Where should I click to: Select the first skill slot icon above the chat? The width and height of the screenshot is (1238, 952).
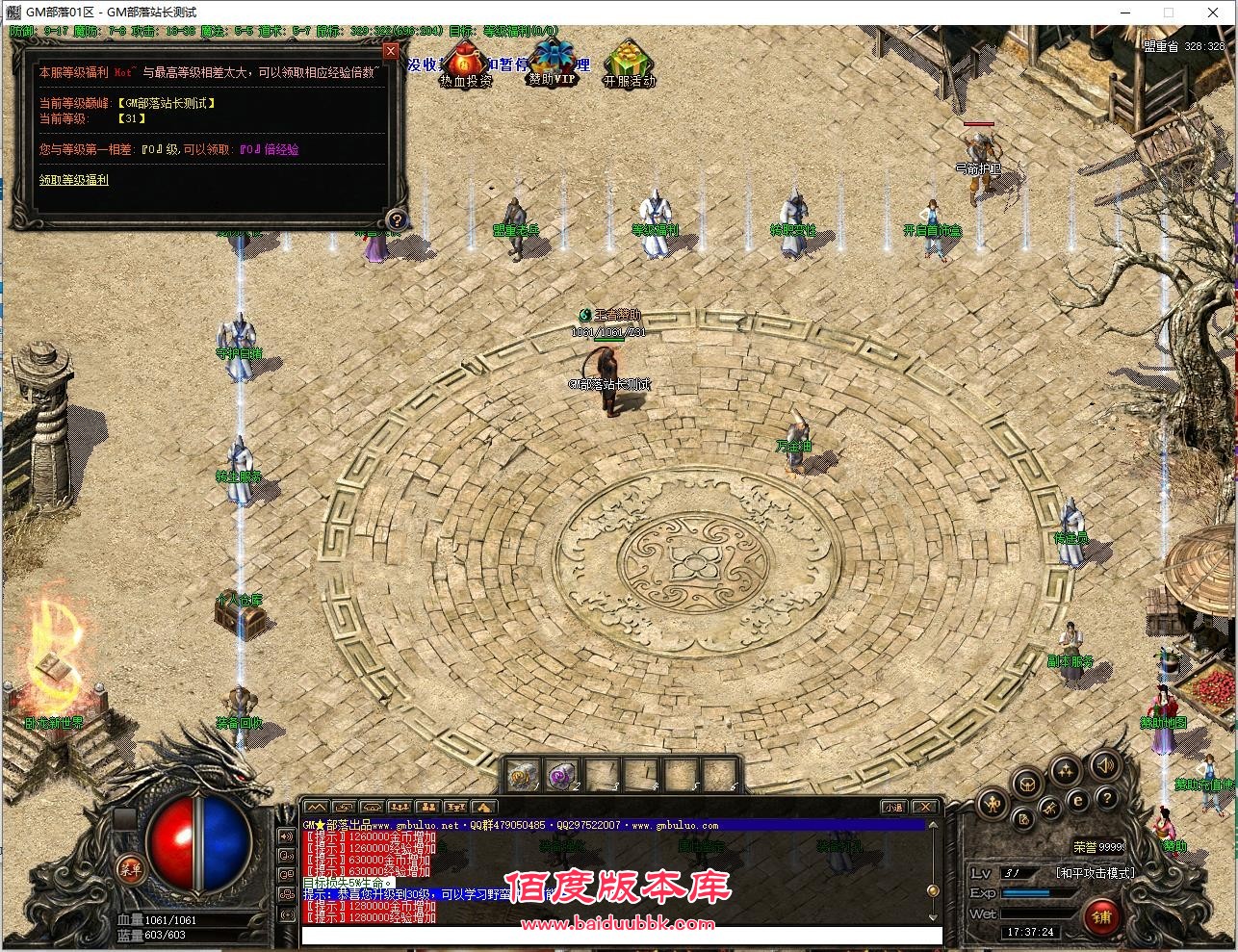(x=522, y=773)
